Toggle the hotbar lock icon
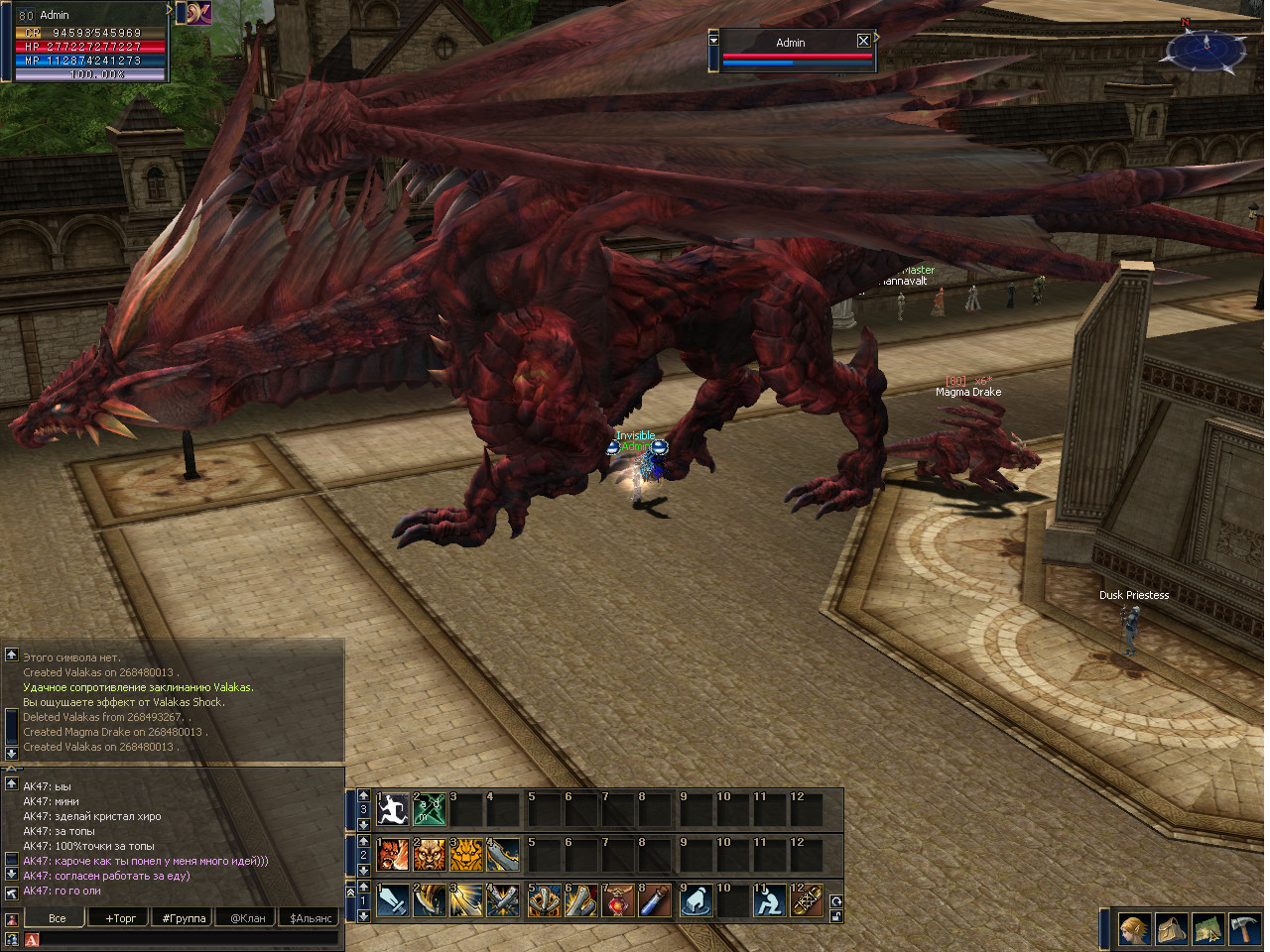1270x952 pixels. click(836, 916)
